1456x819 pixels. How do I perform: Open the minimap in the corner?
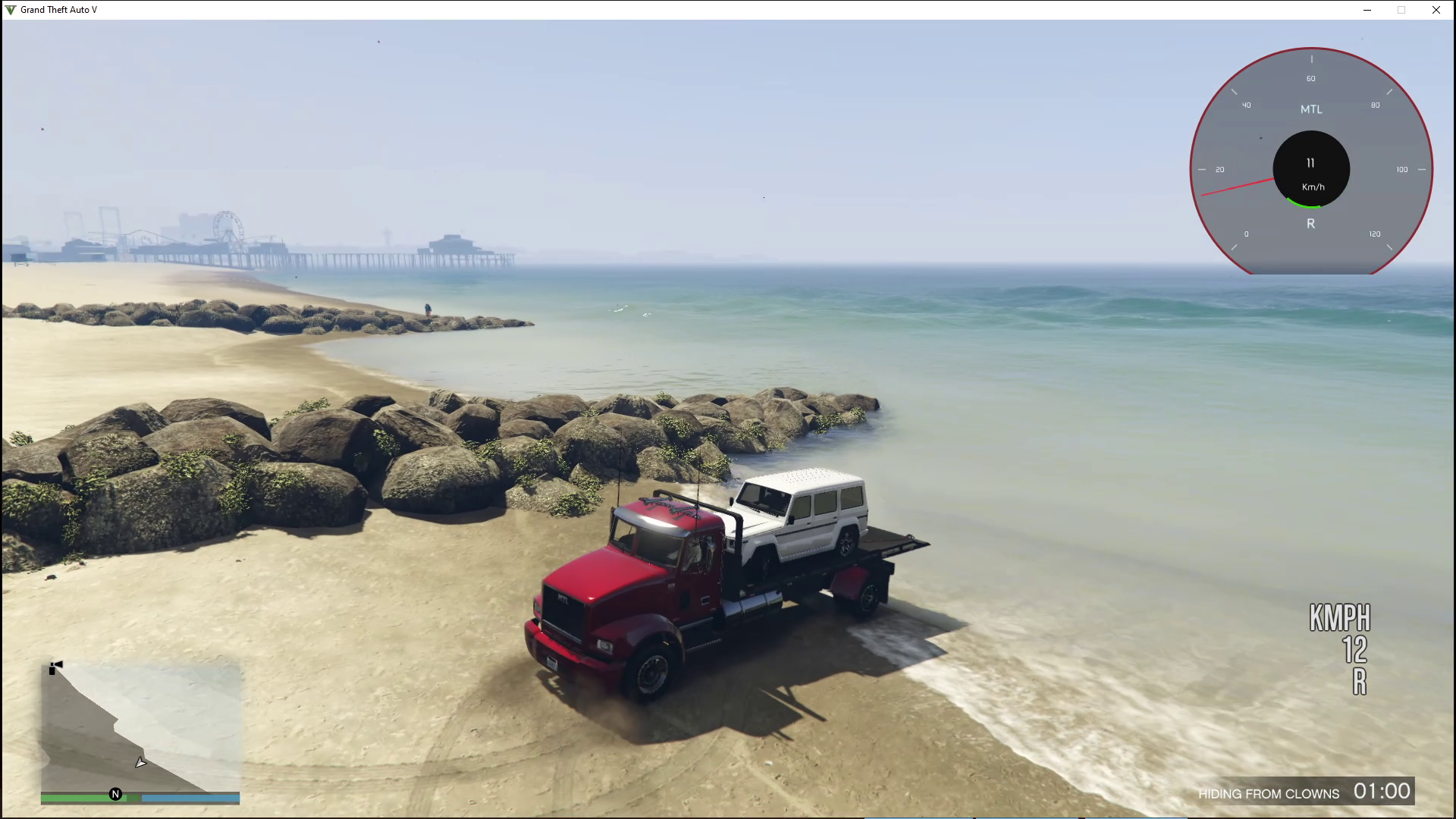[140, 726]
